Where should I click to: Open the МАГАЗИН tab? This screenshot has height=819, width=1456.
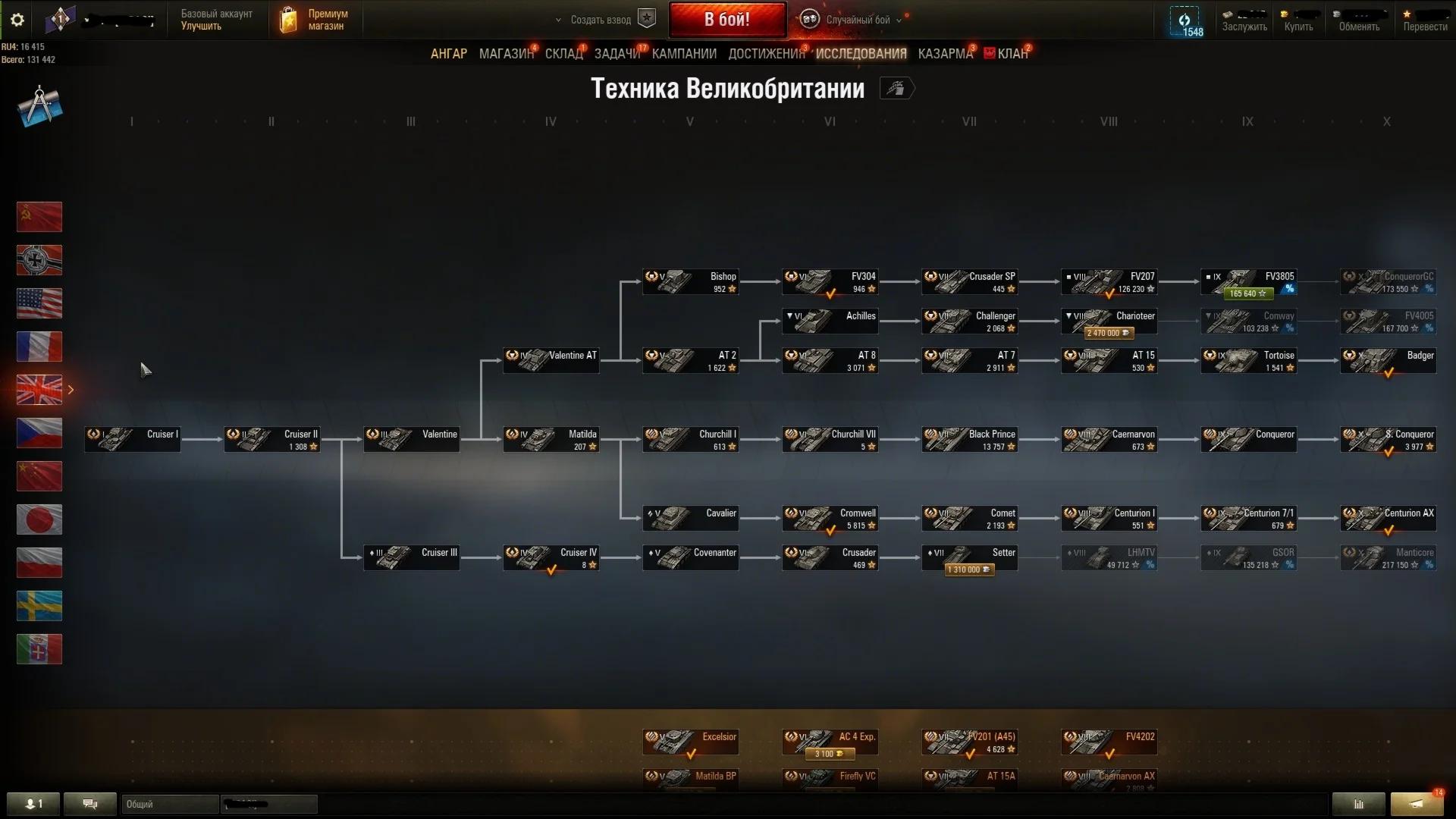[506, 54]
